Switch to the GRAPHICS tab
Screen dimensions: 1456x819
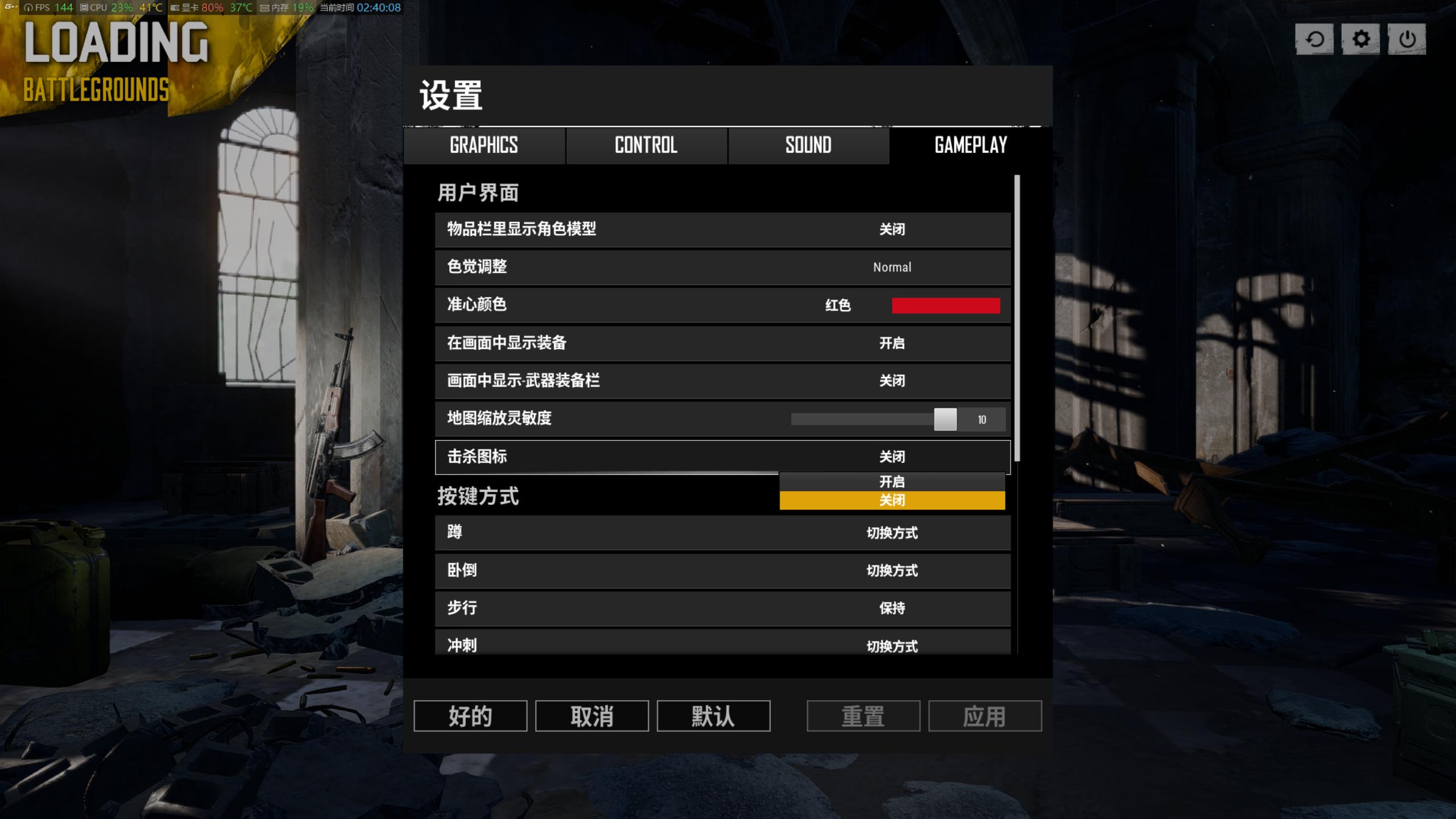(484, 146)
